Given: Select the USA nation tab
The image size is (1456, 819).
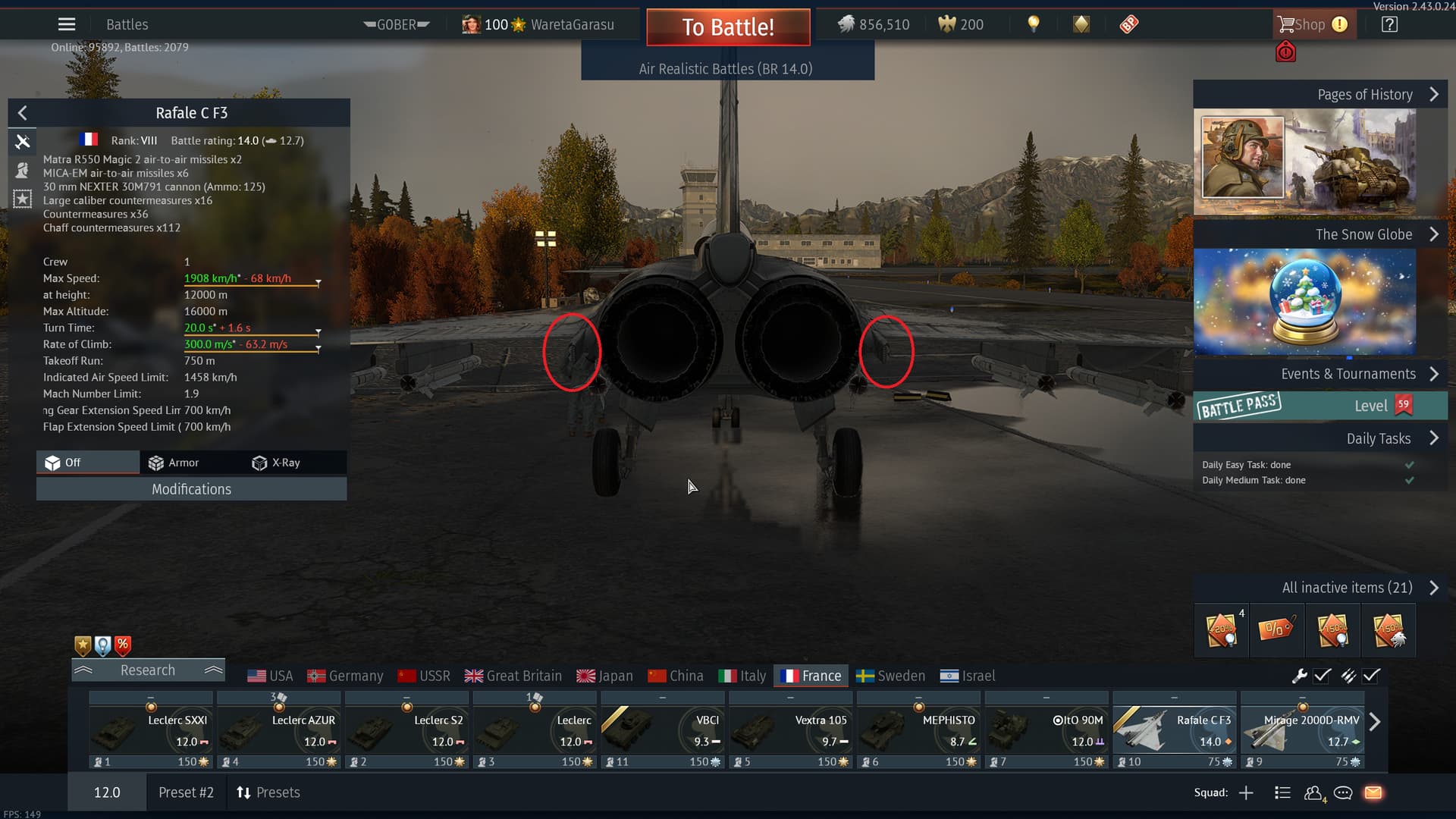Looking at the screenshot, I should pyautogui.click(x=270, y=676).
